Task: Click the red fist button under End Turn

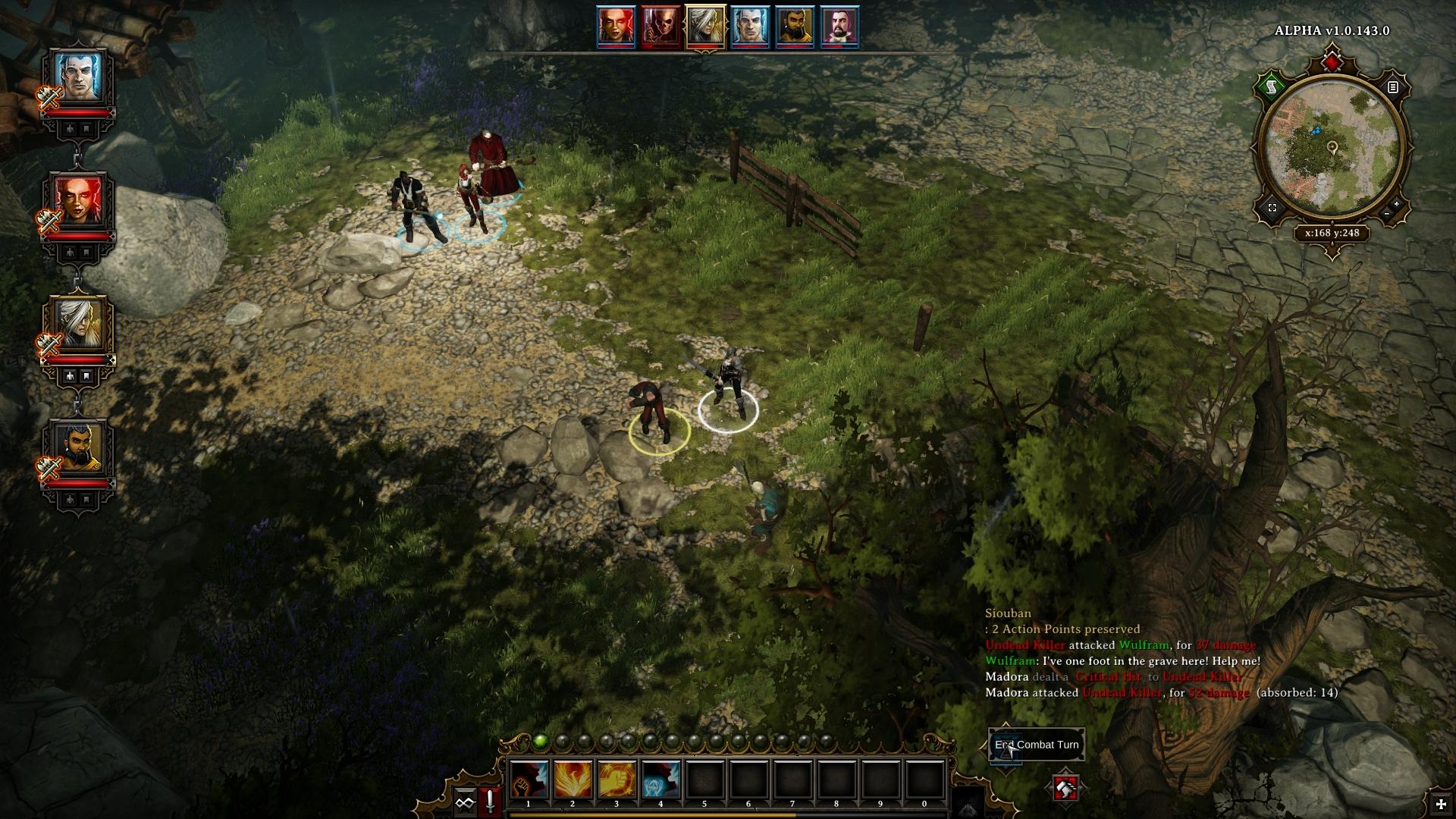Action: tap(1065, 789)
